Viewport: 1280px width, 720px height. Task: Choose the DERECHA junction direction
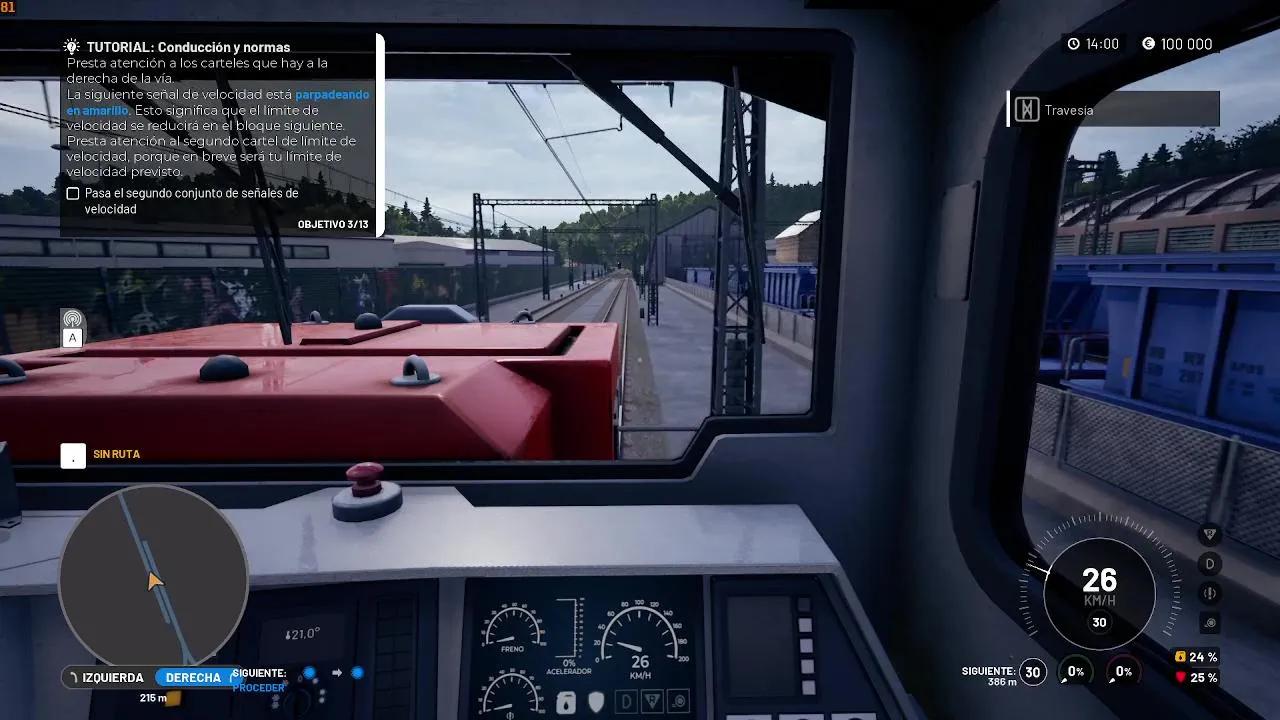coord(193,678)
